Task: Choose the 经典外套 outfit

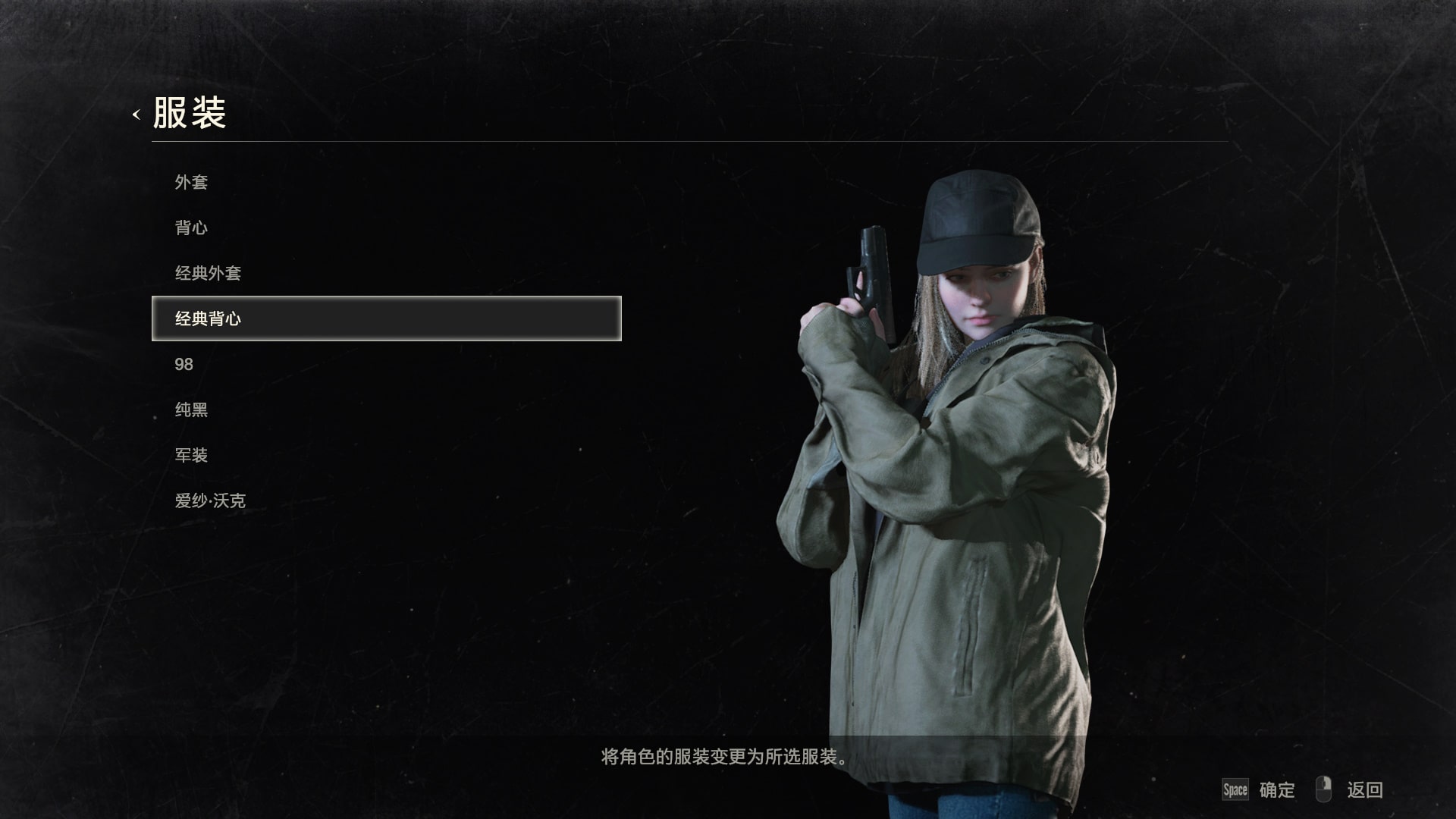Action: pos(210,273)
